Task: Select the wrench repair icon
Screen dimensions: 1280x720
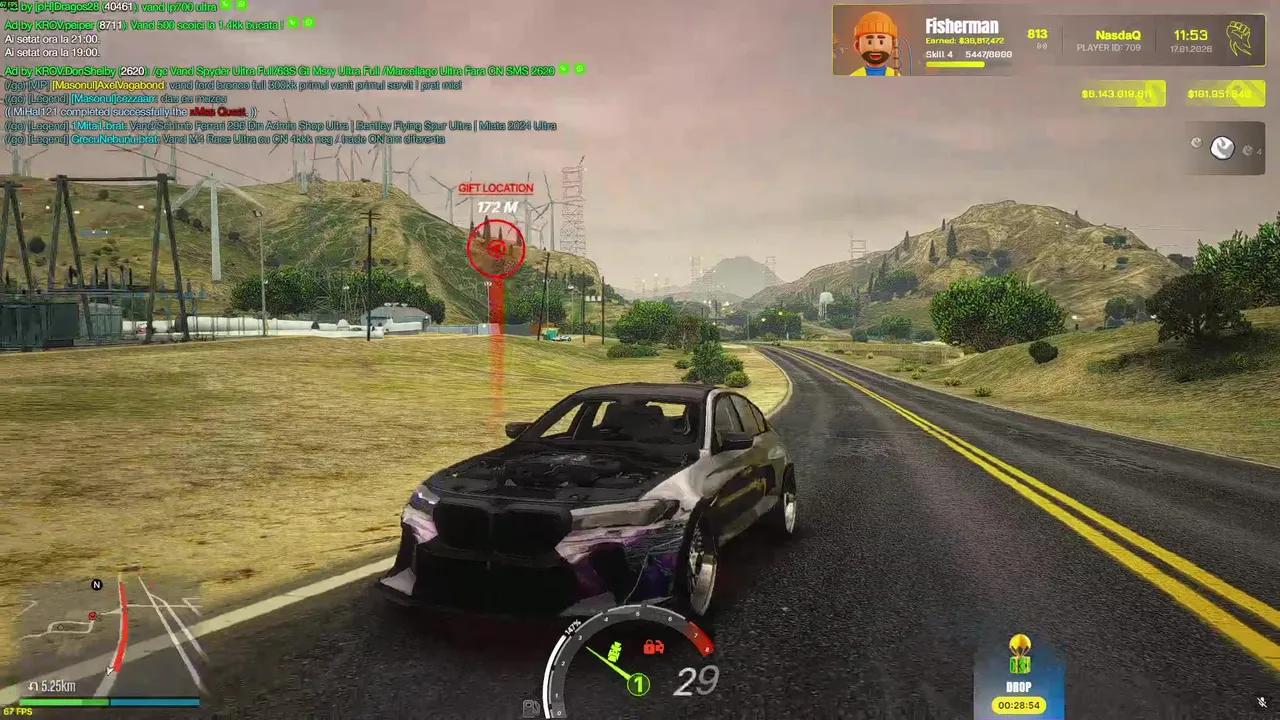Action: [1222, 148]
